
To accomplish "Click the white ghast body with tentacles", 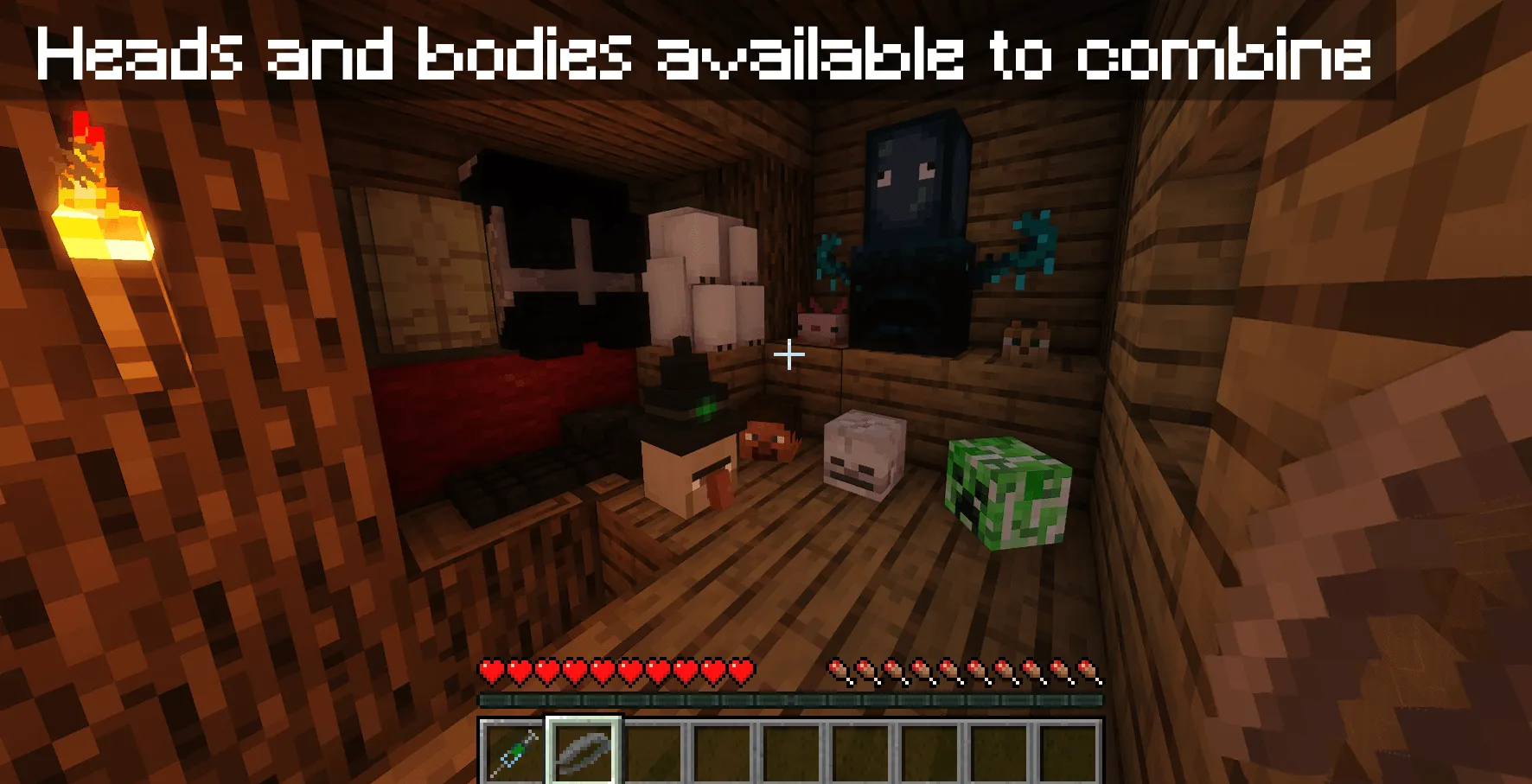I will pyautogui.click(x=705, y=277).
